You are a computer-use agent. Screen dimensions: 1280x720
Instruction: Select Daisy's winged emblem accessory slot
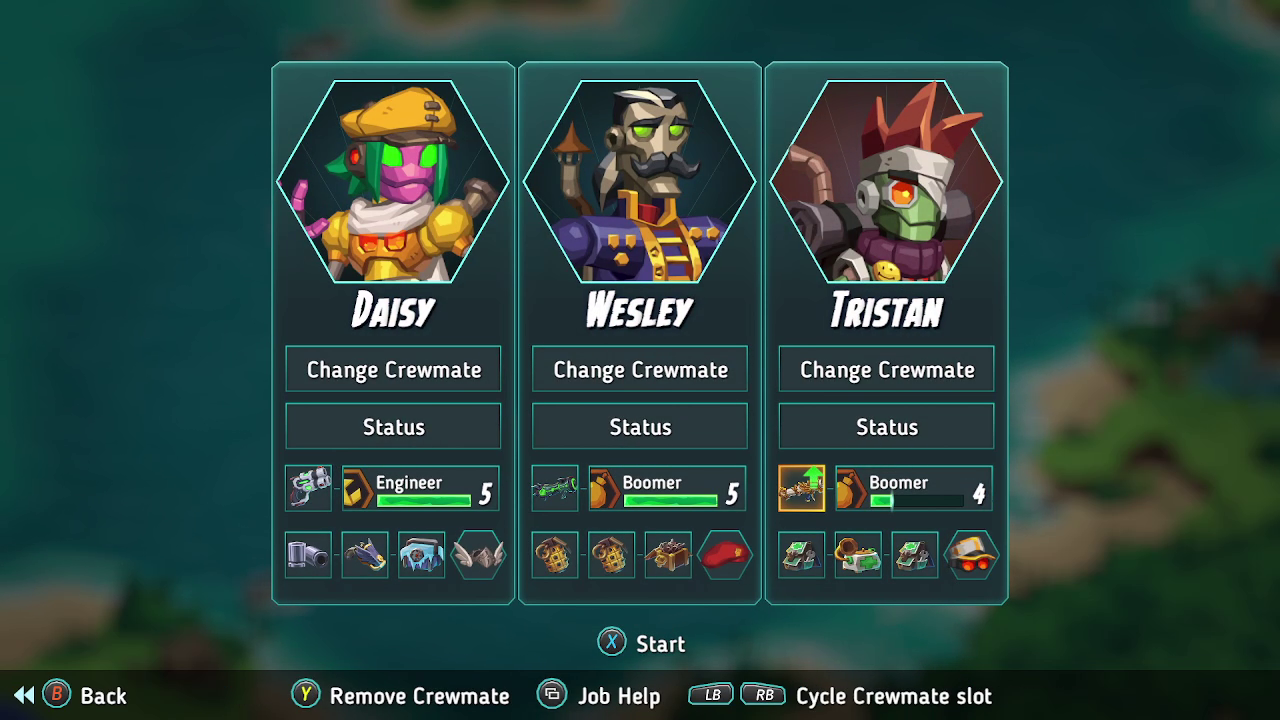[478, 555]
